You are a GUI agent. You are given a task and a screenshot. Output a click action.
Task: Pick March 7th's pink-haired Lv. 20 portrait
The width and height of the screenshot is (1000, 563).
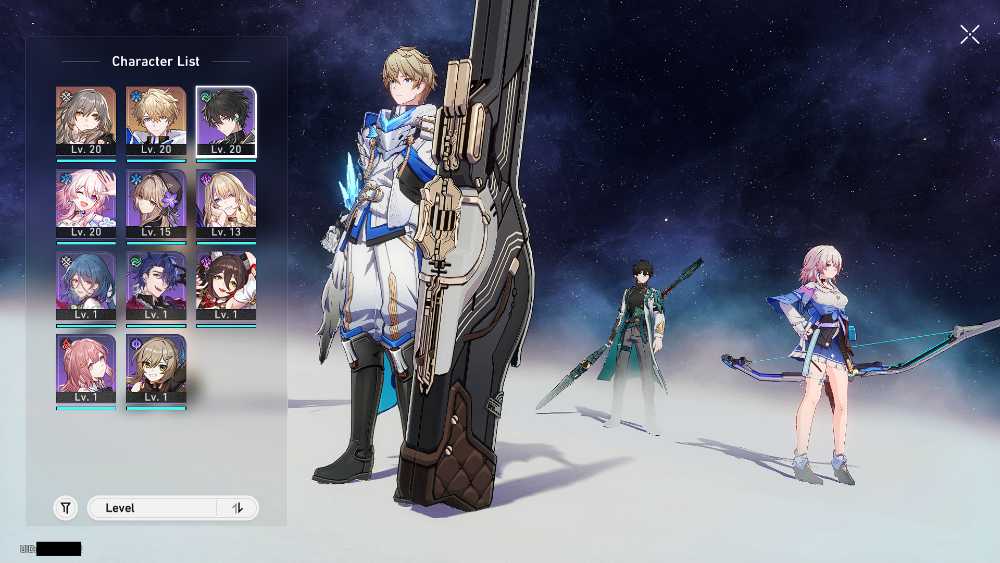86,204
